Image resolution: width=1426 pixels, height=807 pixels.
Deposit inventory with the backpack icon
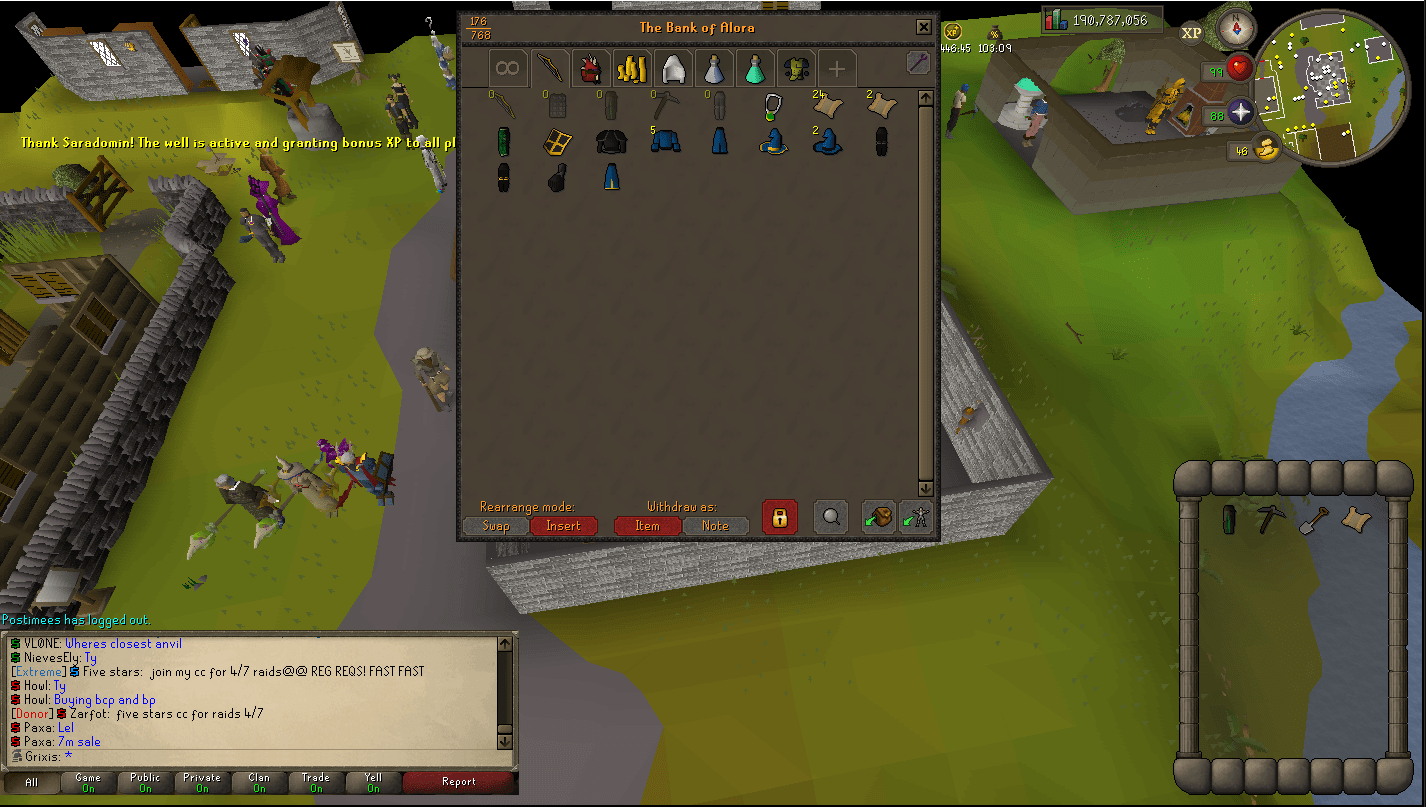[x=878, y=517]
